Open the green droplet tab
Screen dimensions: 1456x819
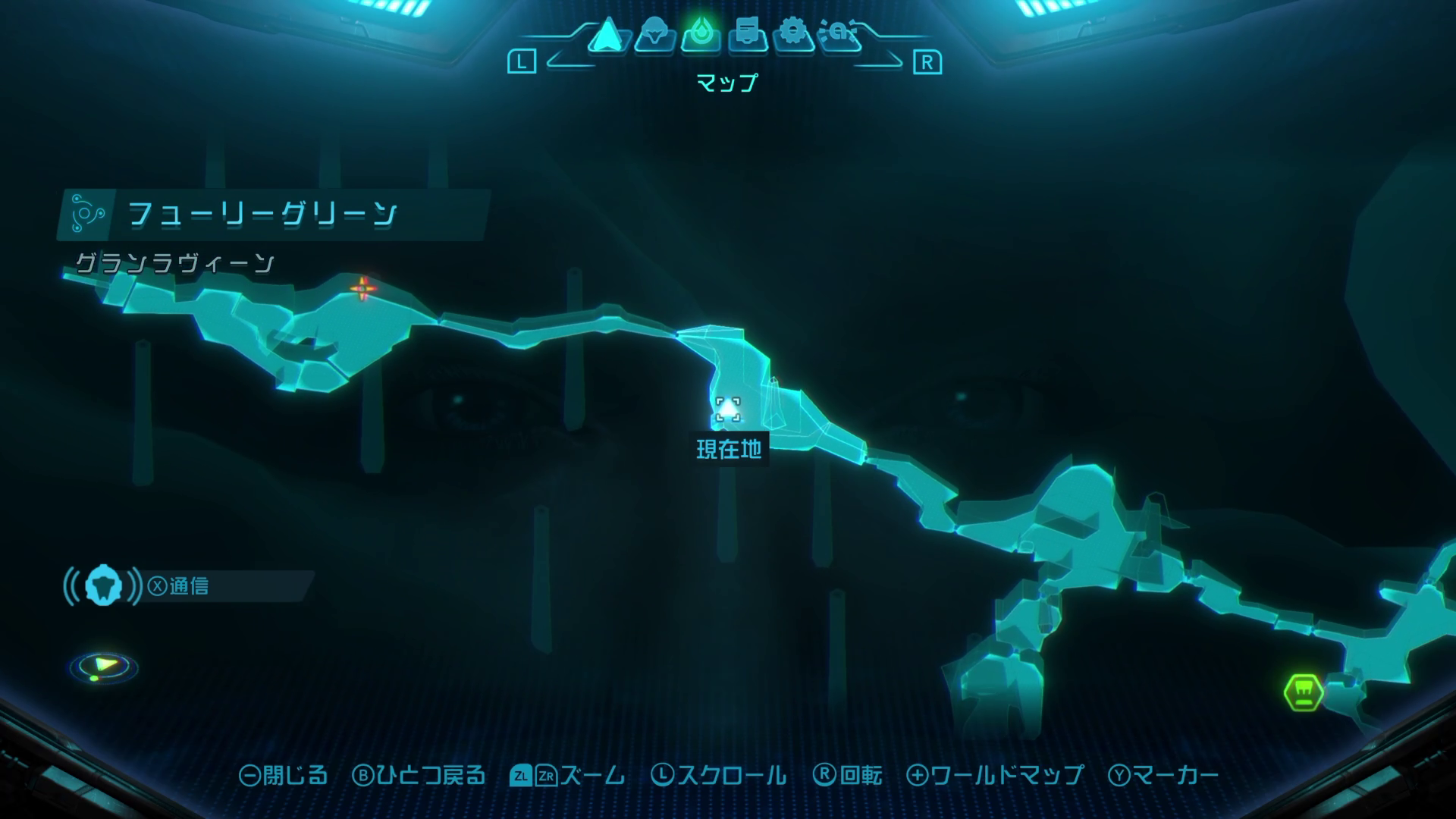[701, 35]
